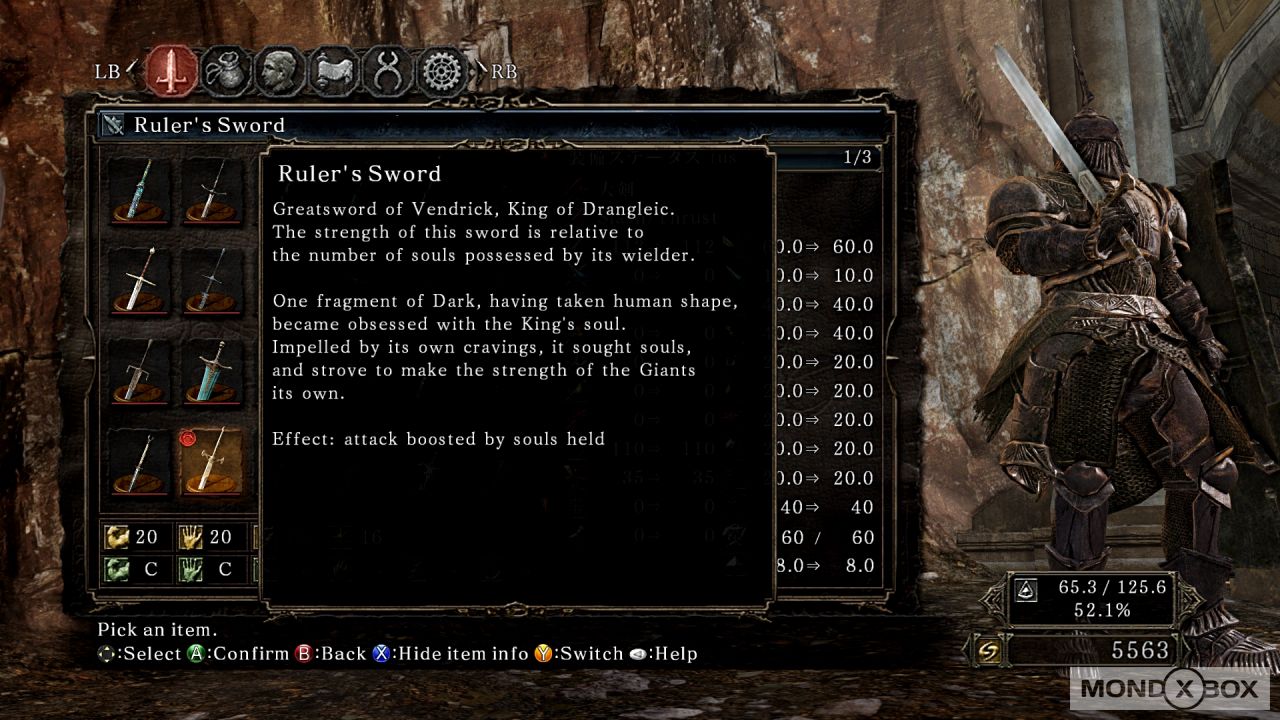Open the scroll banner tab
1280x720 pixels.
333,71
